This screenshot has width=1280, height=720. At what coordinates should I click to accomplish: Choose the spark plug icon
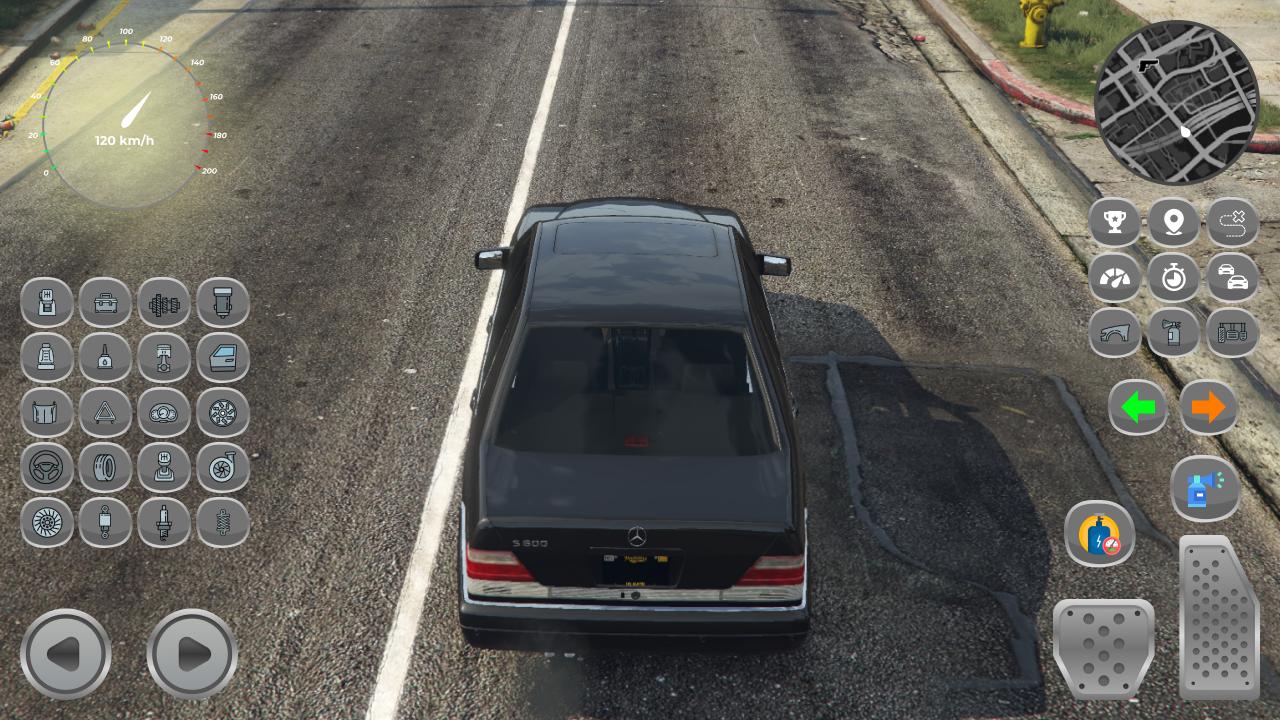163,522
